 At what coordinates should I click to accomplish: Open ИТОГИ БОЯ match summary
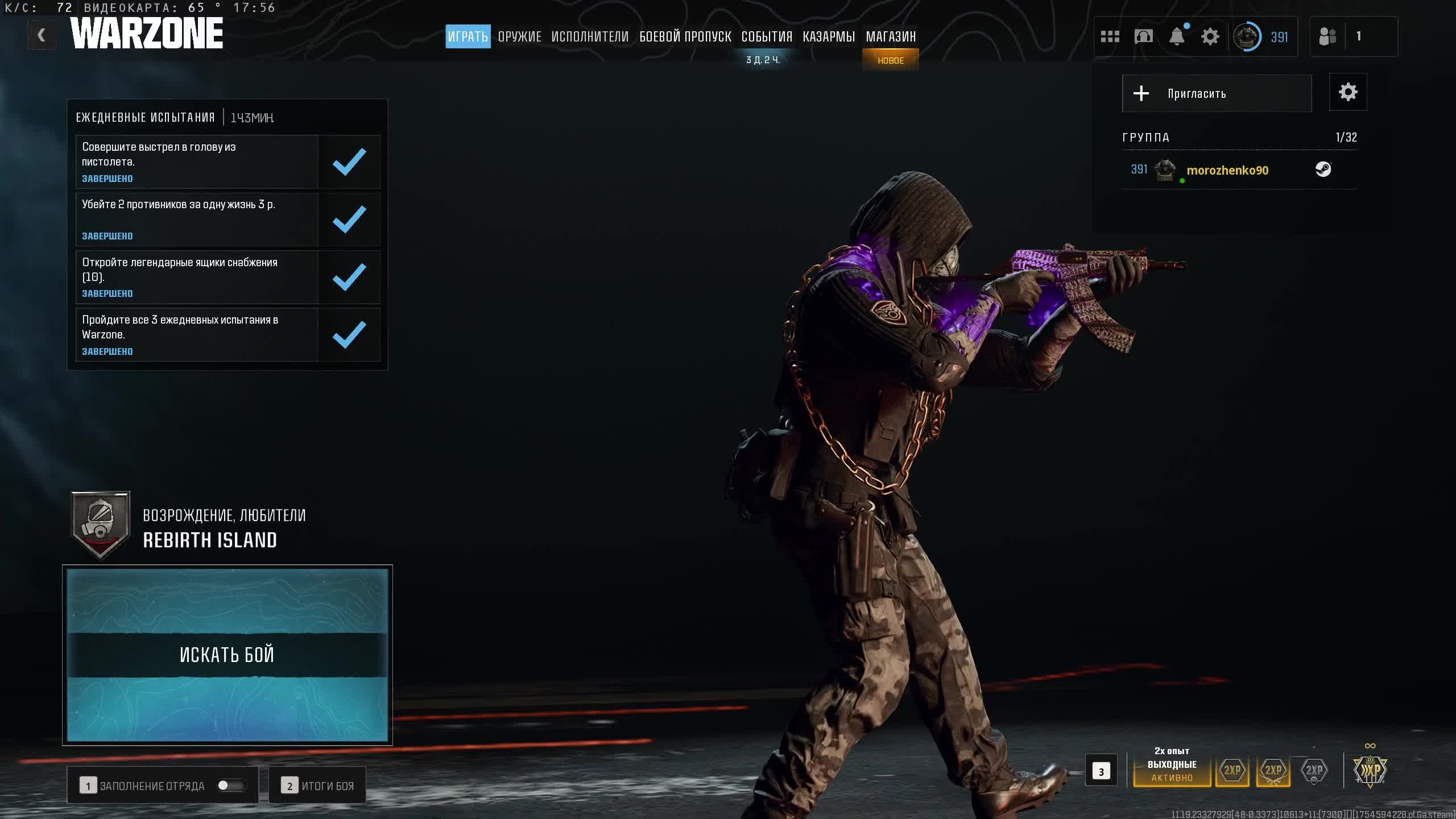[x=317, y=785]
